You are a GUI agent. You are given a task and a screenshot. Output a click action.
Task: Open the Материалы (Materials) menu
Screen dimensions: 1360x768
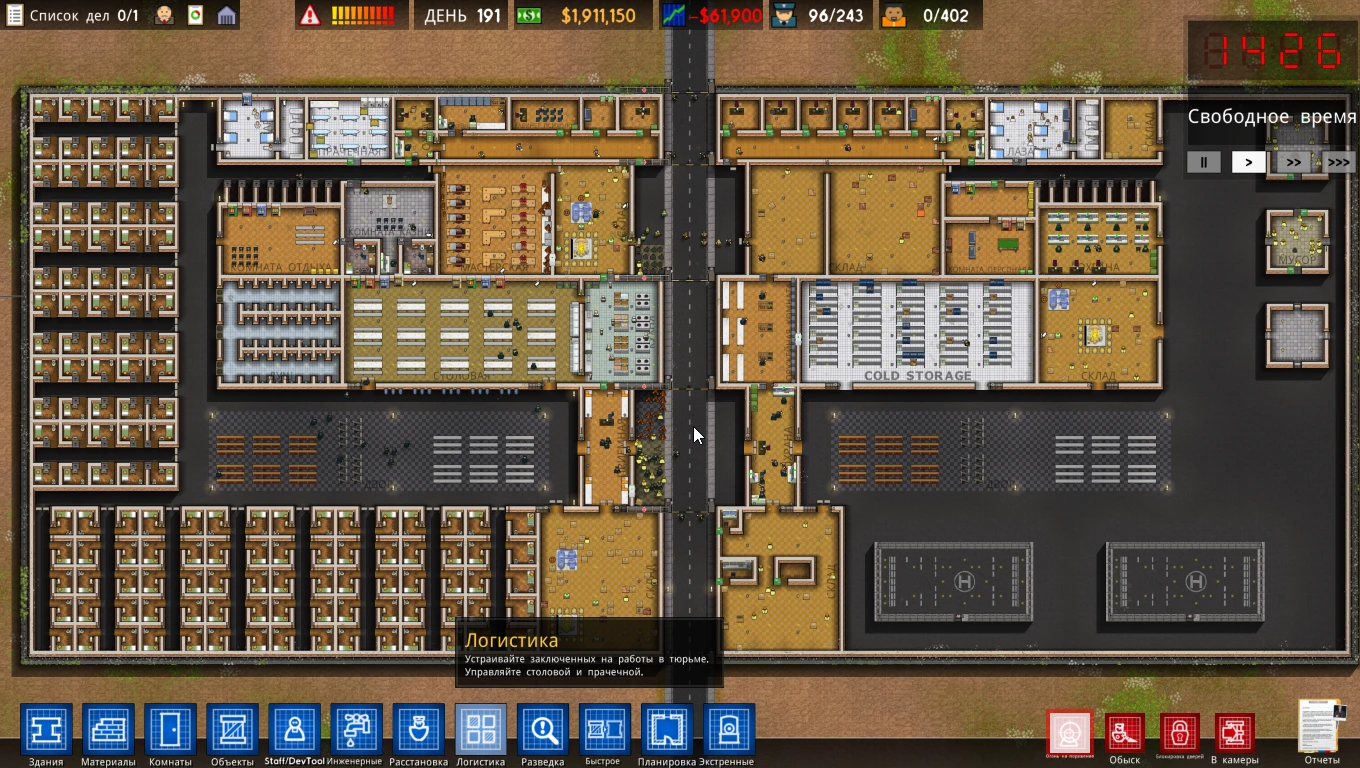pos(108,730)
